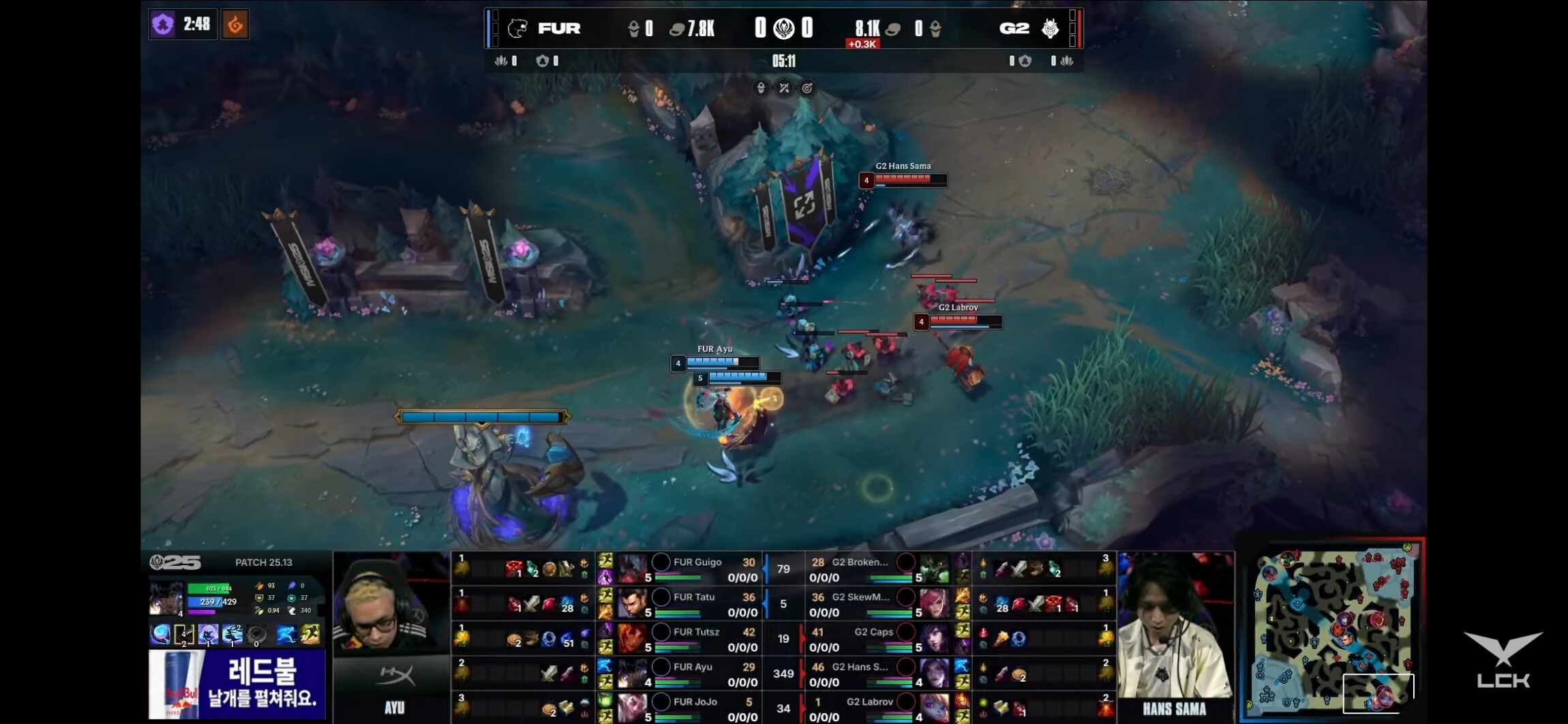The image size is (1568, 724).
Task: Click the Ghost summoner spell in ability bar
Action: tap(286, 635)
